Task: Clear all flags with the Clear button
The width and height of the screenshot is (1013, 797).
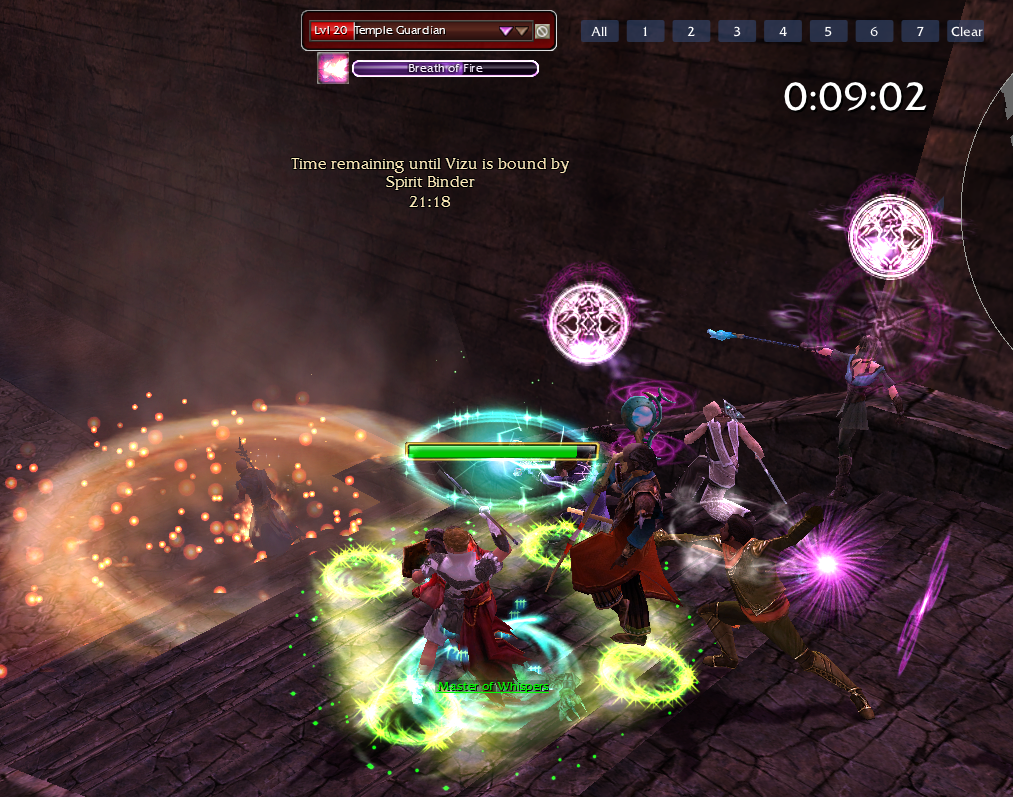Action: [966, 31]
